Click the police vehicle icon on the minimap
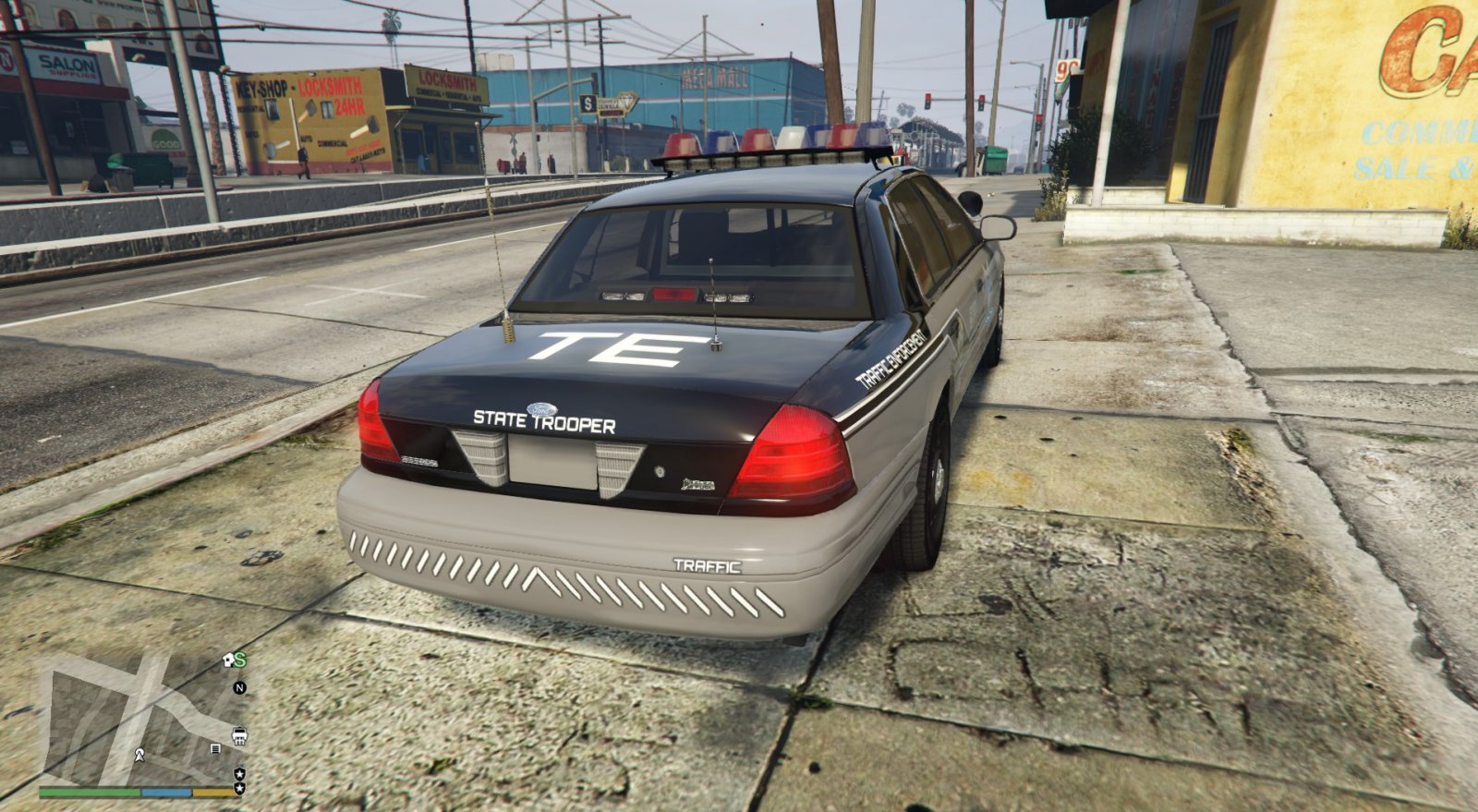The image size is (1478, 812). click(x=240, y=734)
